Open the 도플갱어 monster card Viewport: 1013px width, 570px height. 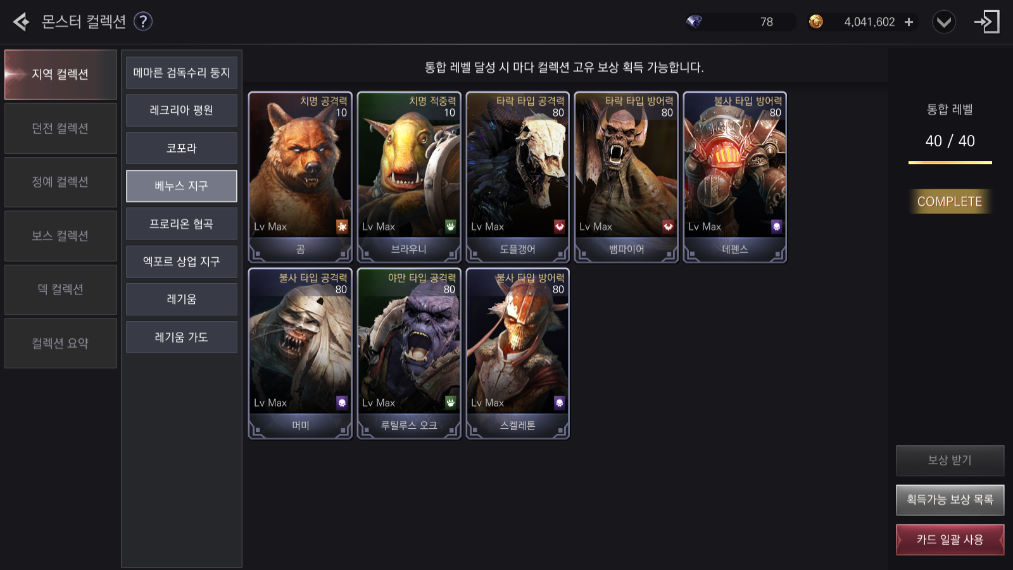(x=517, y=177)
